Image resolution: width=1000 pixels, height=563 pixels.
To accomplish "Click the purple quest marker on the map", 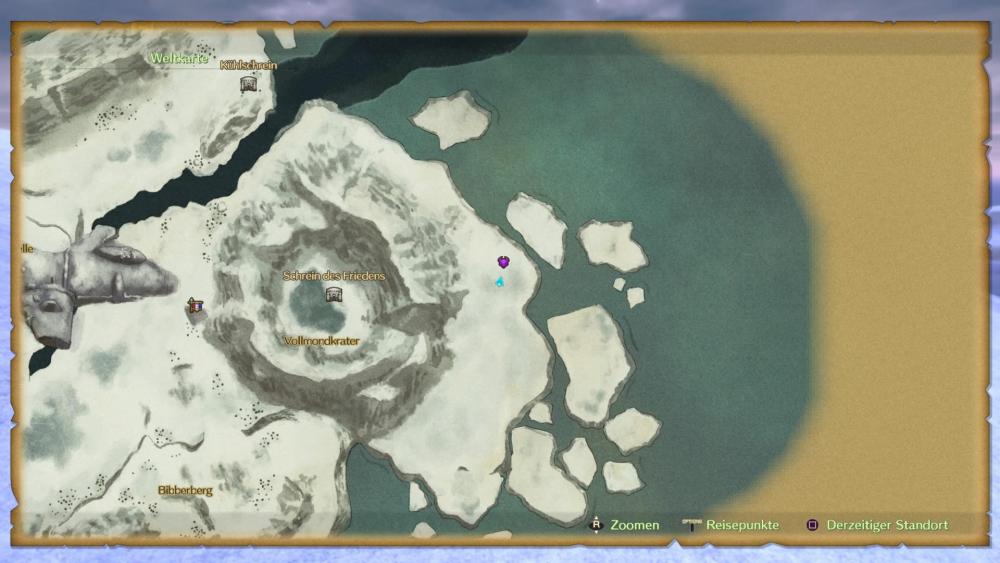I will pos(503,262).
